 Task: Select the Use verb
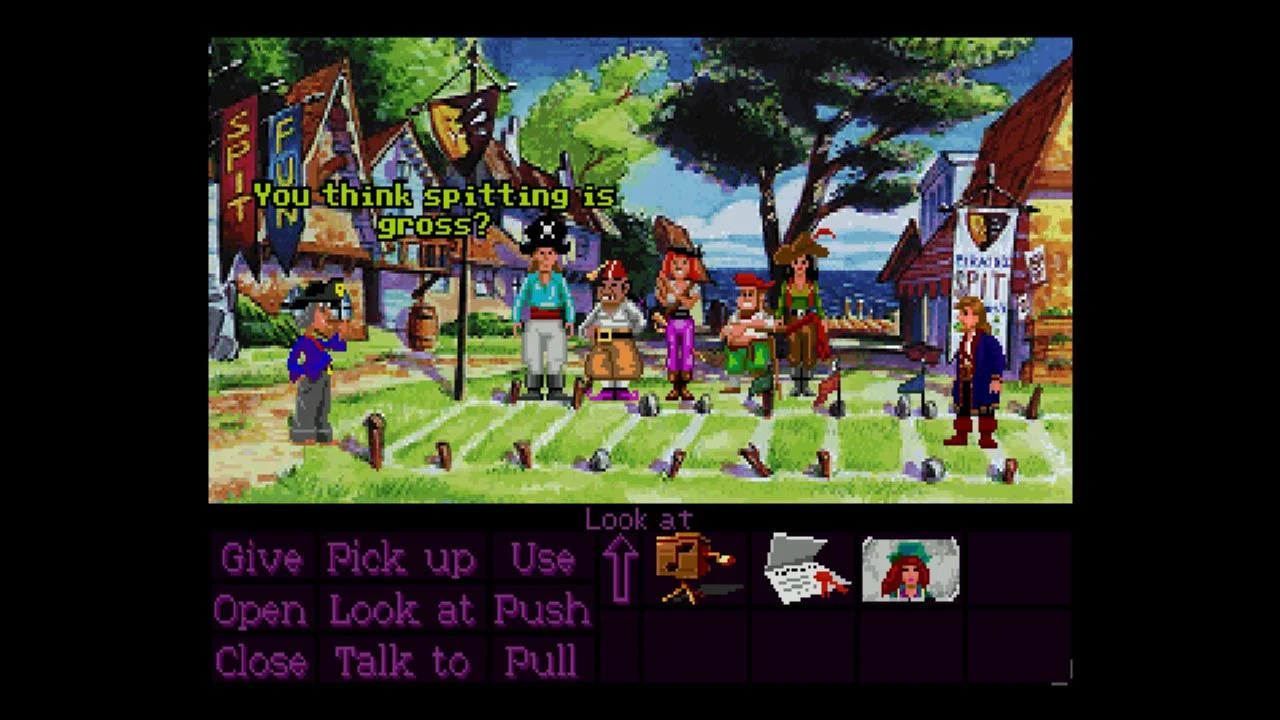click(x=543, y=559)
